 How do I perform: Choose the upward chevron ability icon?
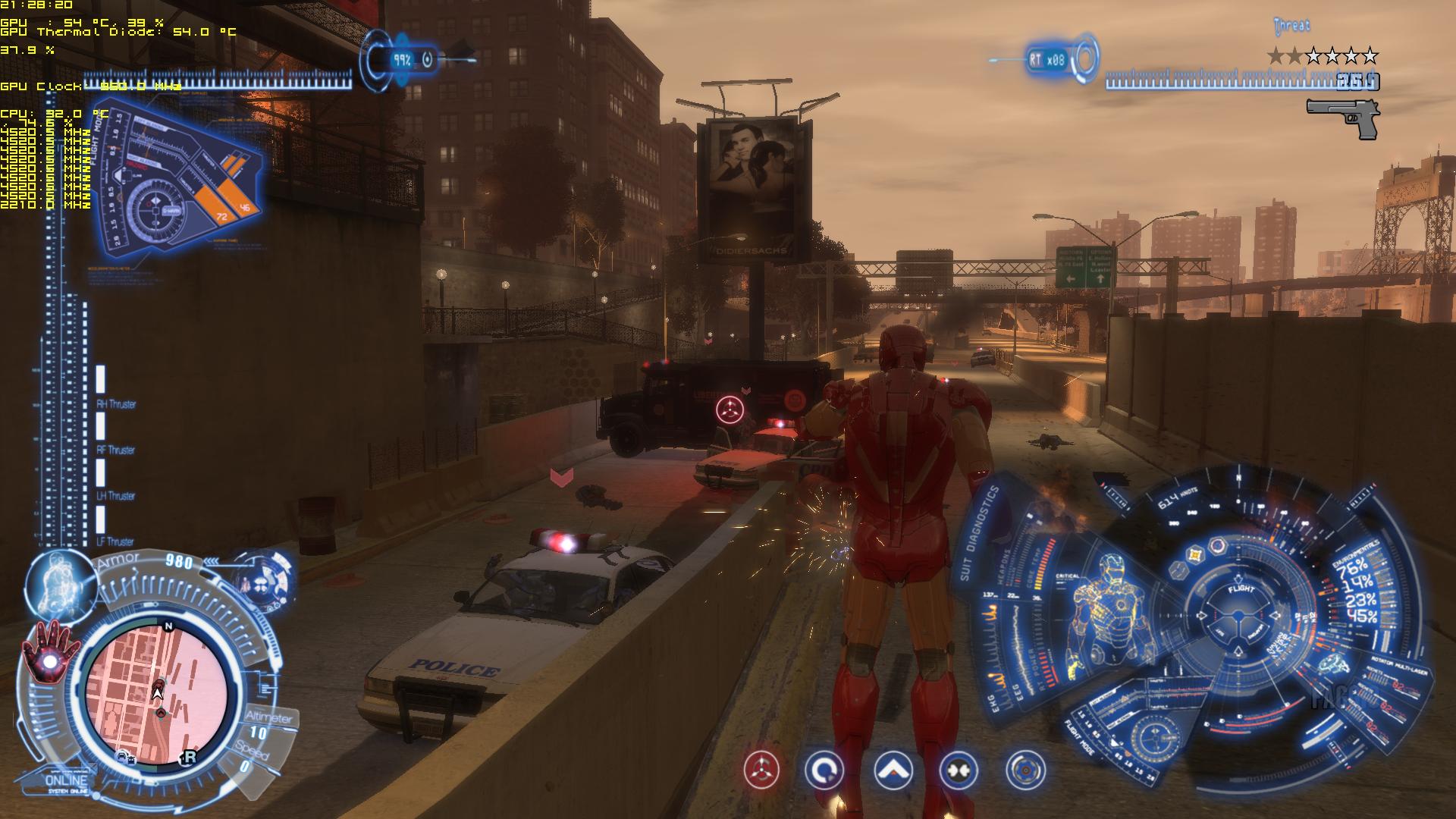click(893, 771)
